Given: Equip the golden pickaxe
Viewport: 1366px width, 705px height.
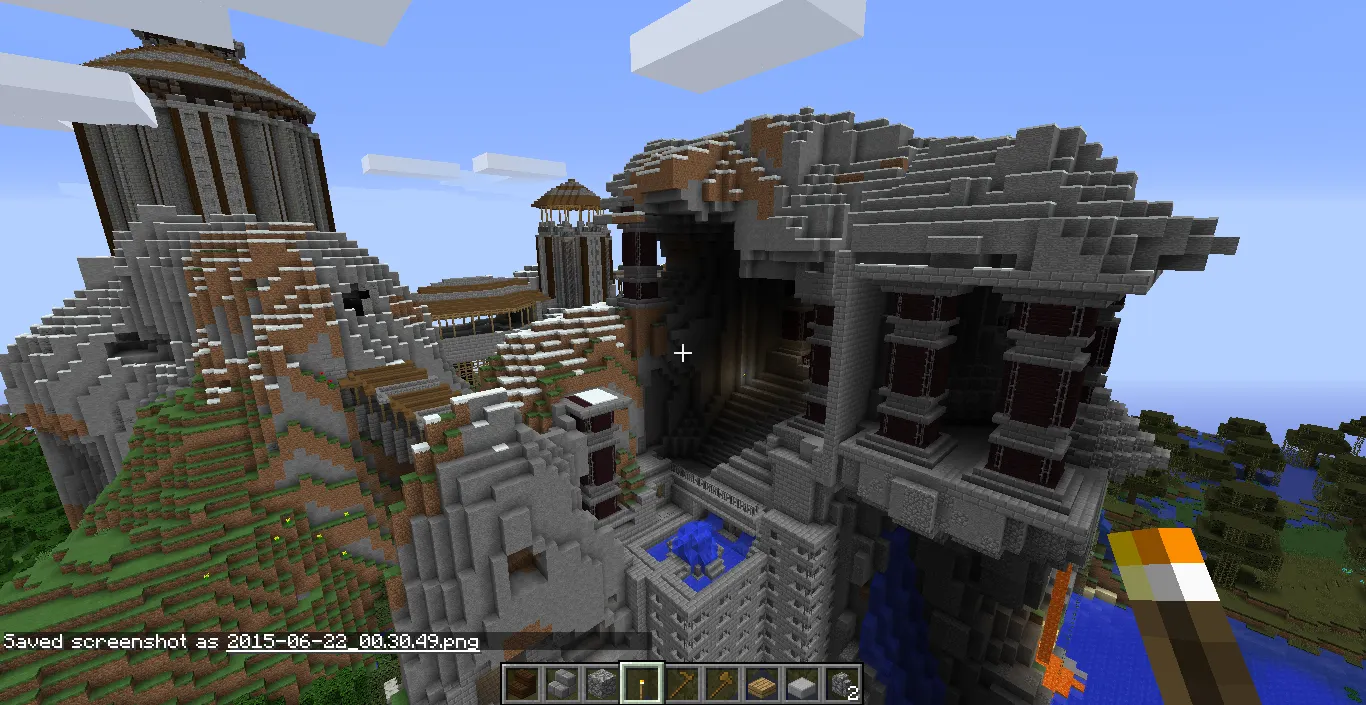Looking at the screenshot, I should click(x=680, y=684).
